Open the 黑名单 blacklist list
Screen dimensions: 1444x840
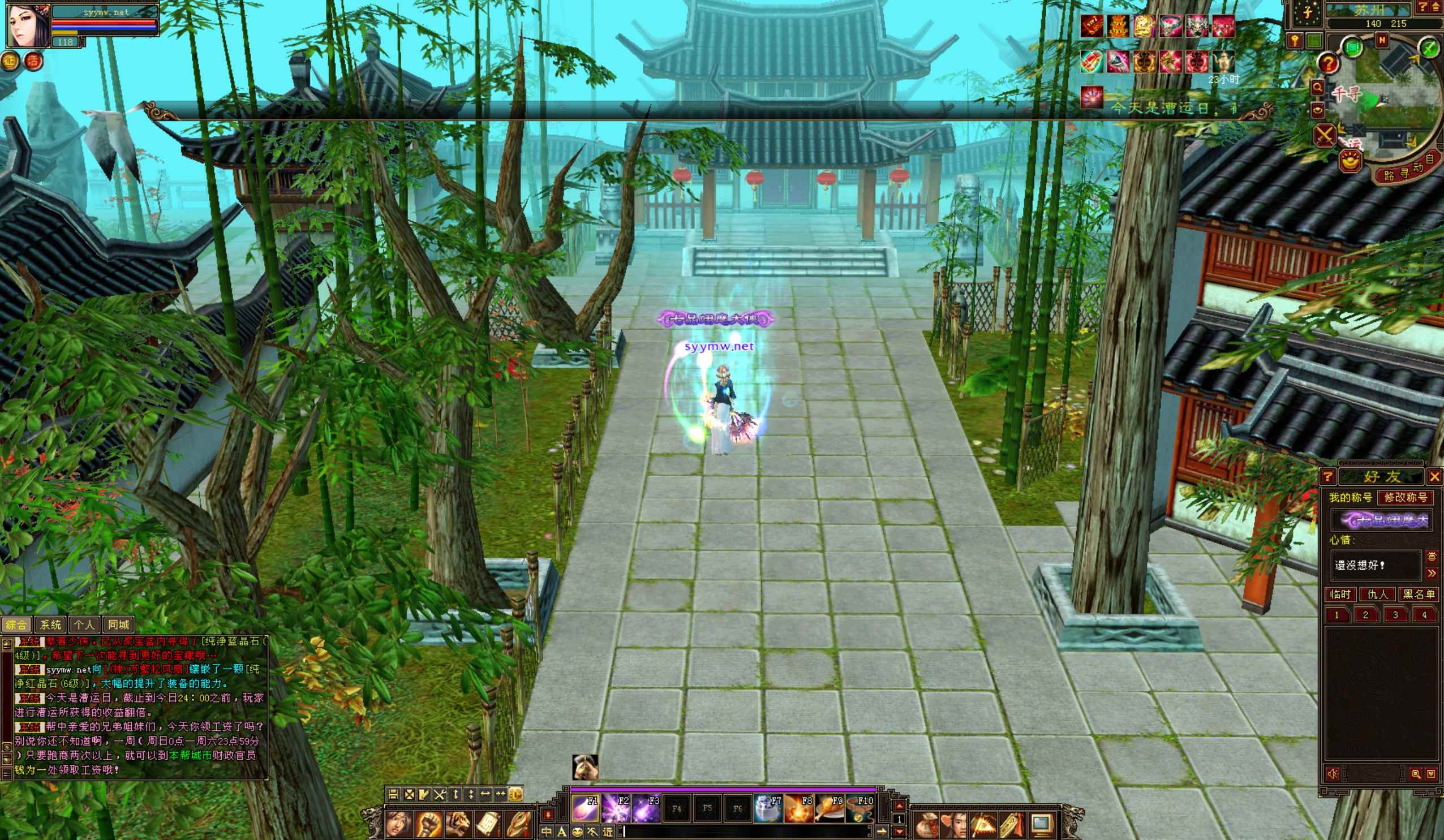coord(1418,594)
